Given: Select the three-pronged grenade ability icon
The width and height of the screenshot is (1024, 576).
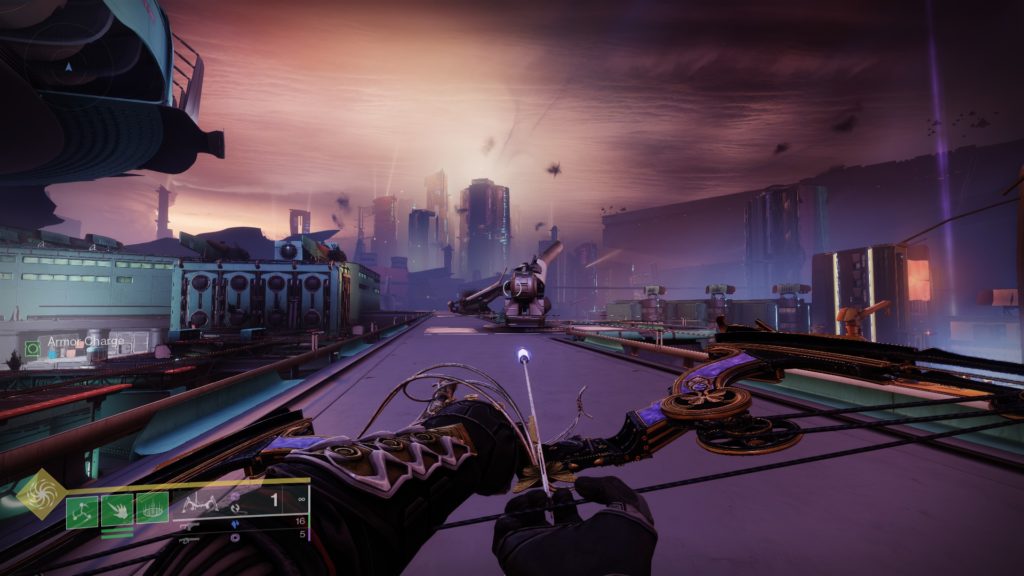Looking at the screenshot, I should point(82,510).
